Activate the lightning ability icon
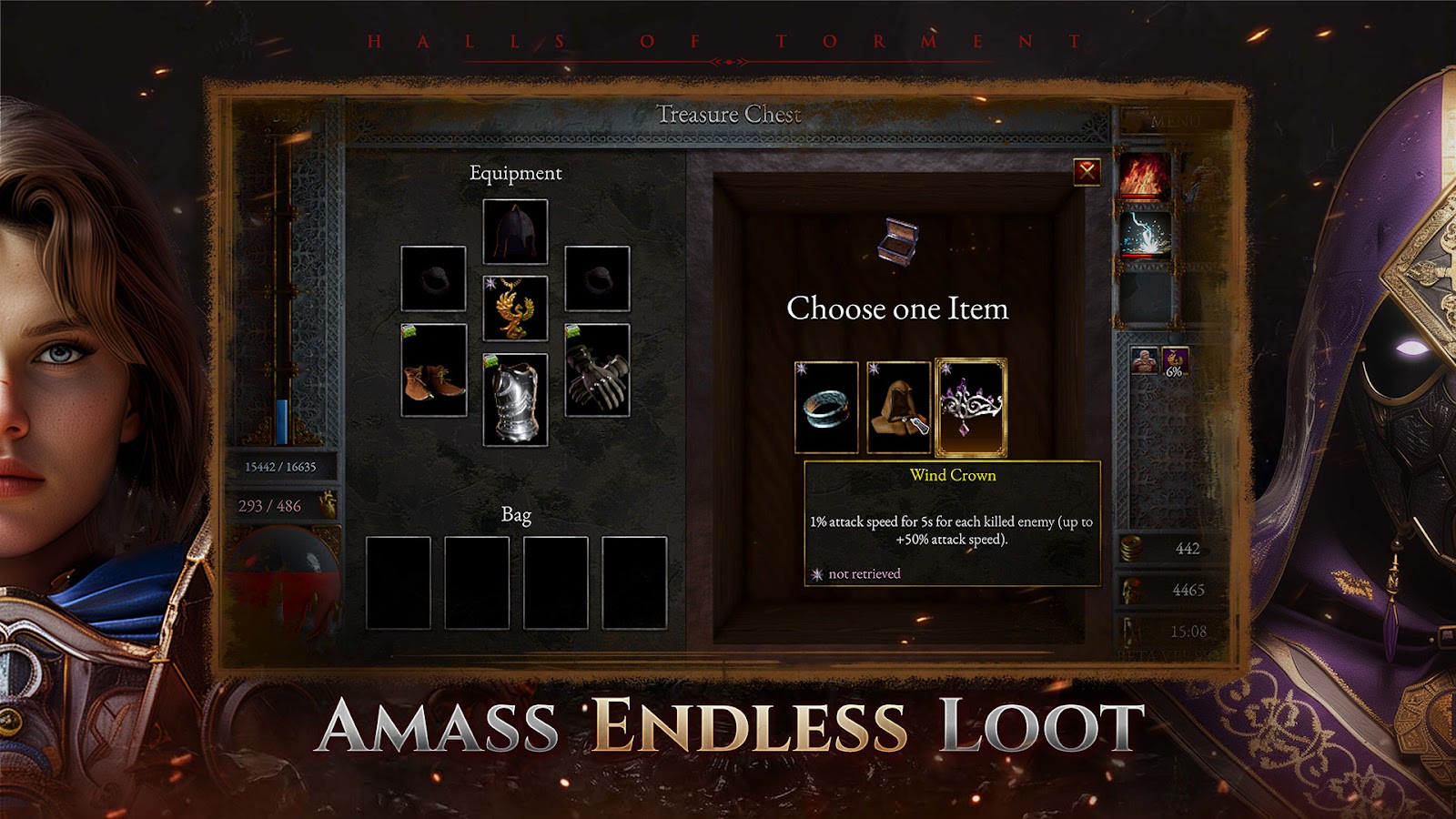 [1145, 234]
